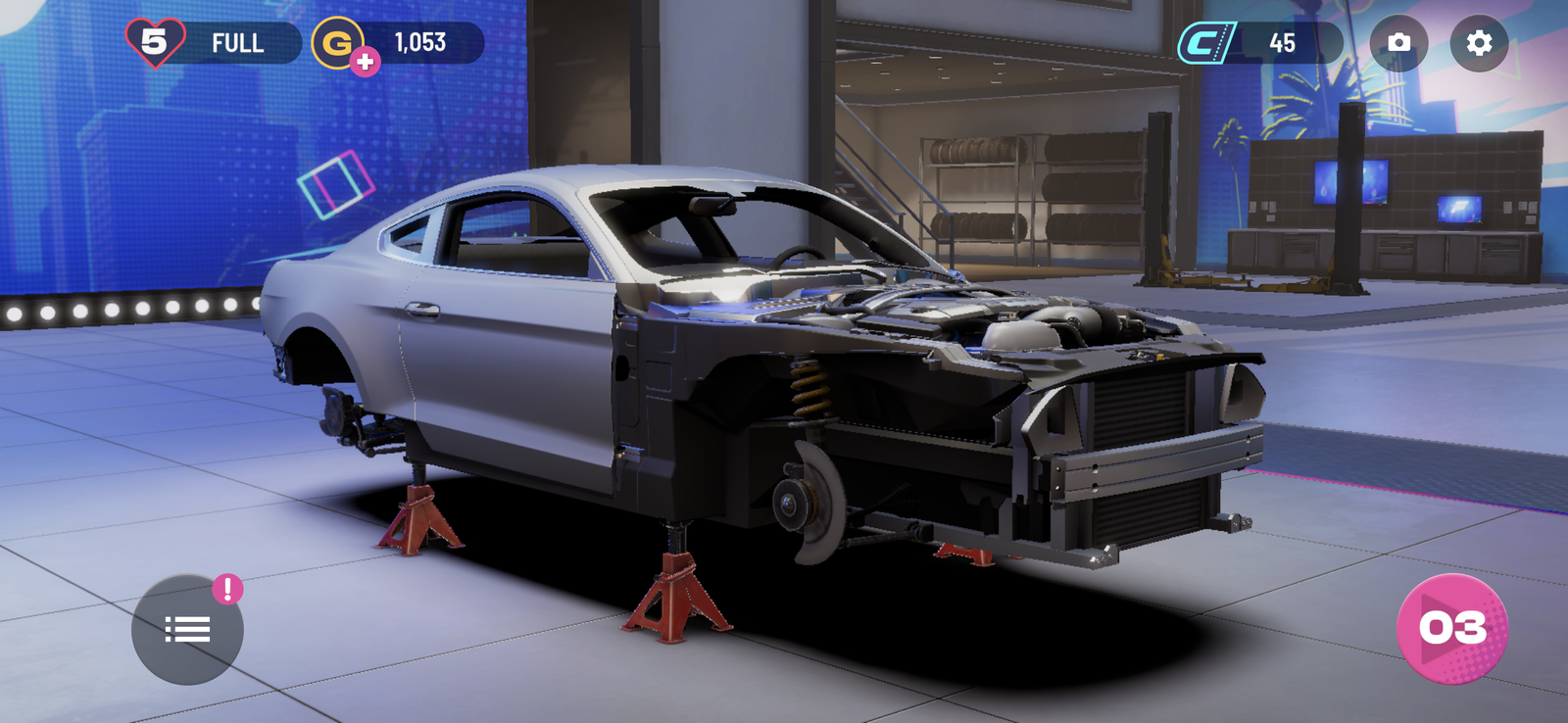Tap the heart lives counter
The height and width of the screenshot is (723, 1568).
[x=155, y=42]
